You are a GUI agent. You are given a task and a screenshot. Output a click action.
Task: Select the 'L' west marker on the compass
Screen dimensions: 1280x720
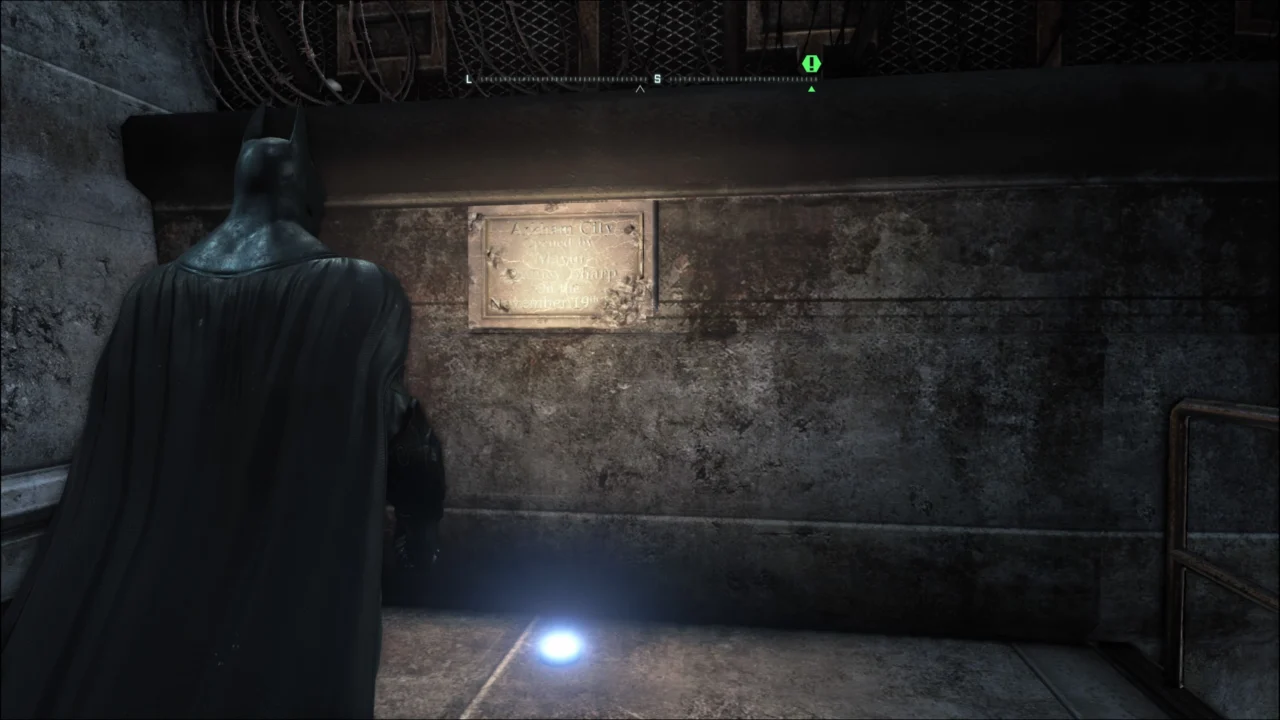pos(468,79)
